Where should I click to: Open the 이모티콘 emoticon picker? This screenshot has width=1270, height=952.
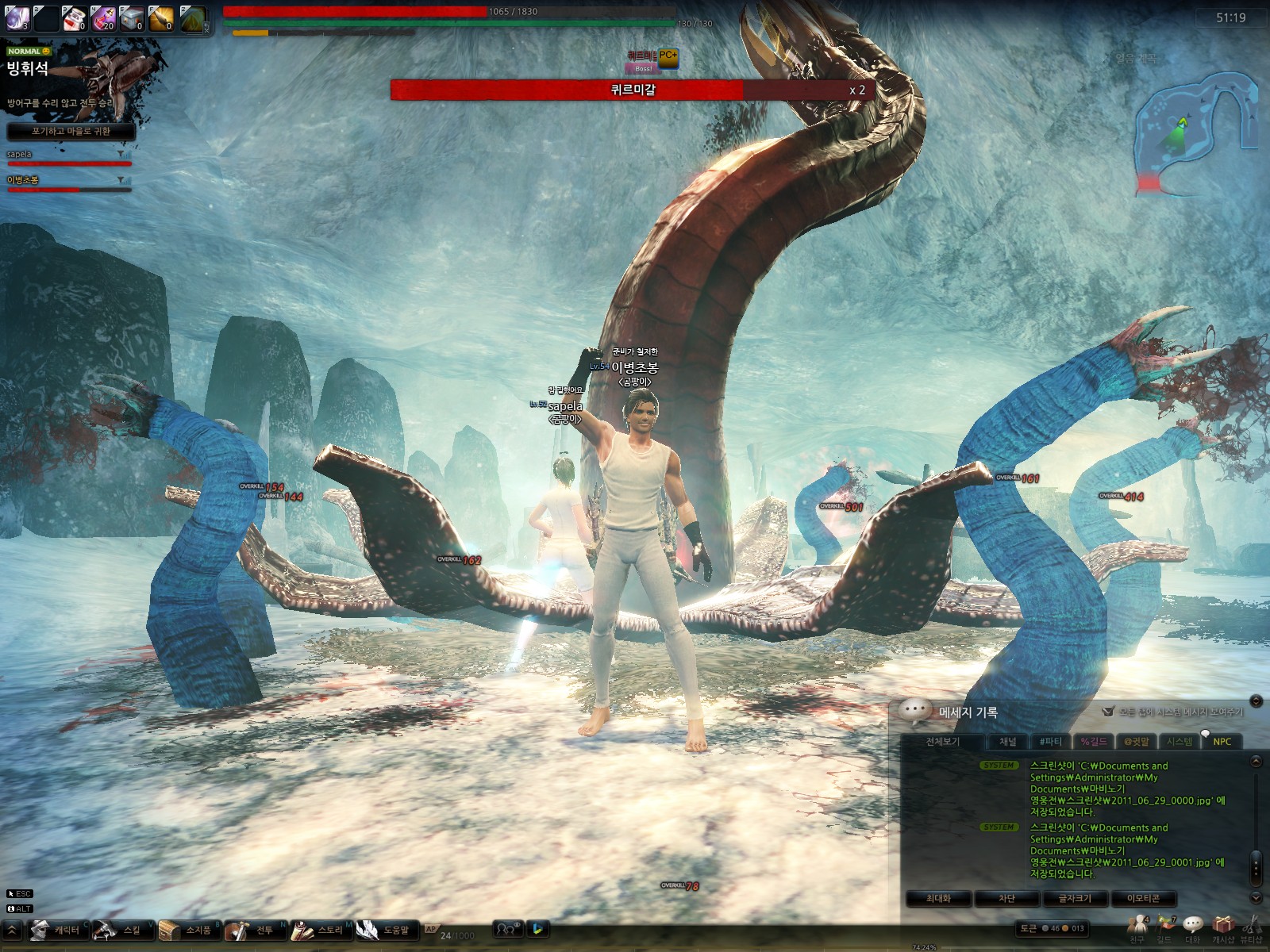coord(1143,898)
